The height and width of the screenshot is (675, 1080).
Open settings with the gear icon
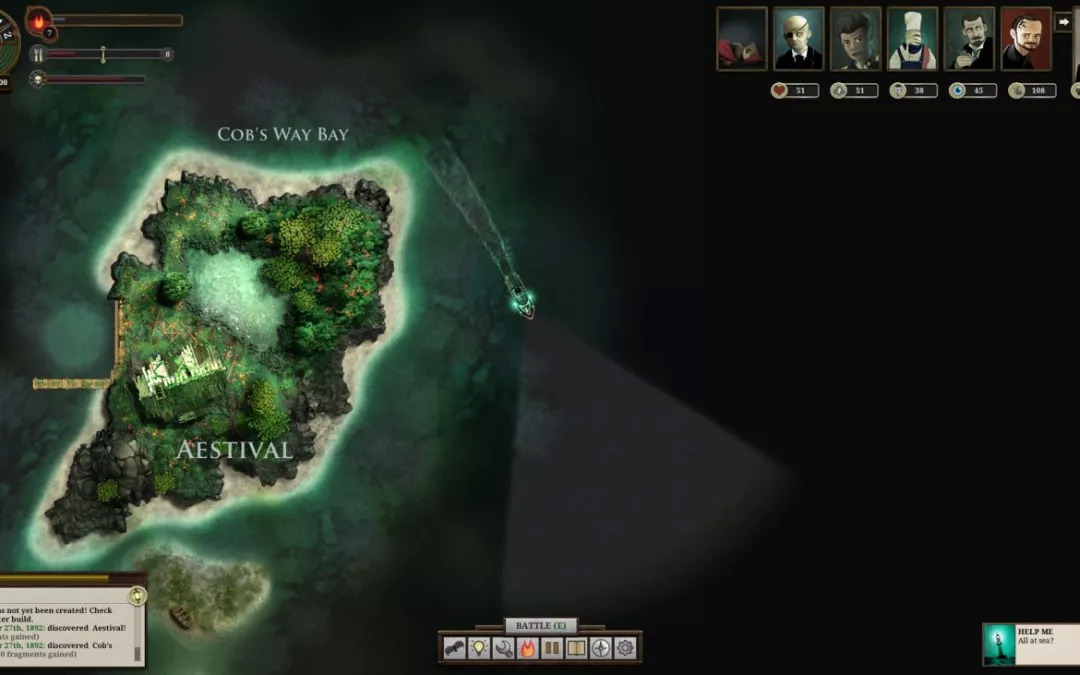point(625,648)
